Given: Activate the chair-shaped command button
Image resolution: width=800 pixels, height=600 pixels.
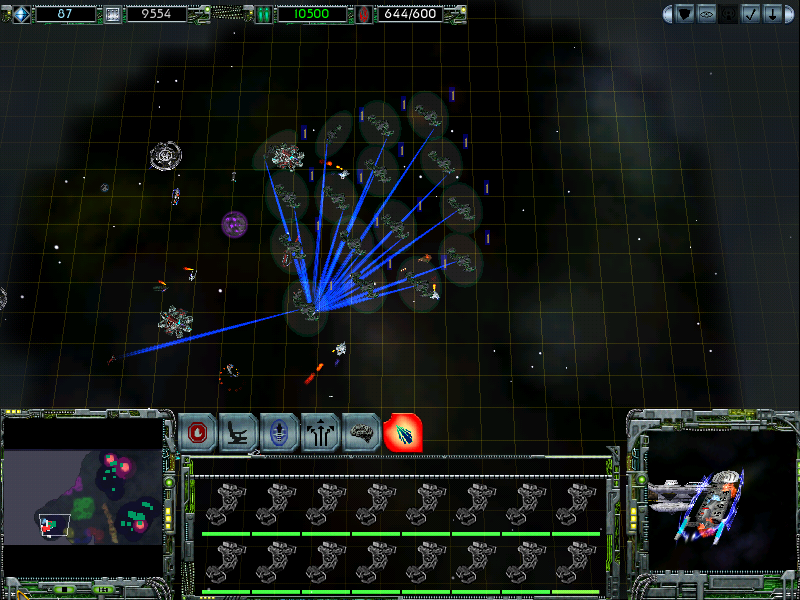Looking at the screenshot, I should 239,432.
